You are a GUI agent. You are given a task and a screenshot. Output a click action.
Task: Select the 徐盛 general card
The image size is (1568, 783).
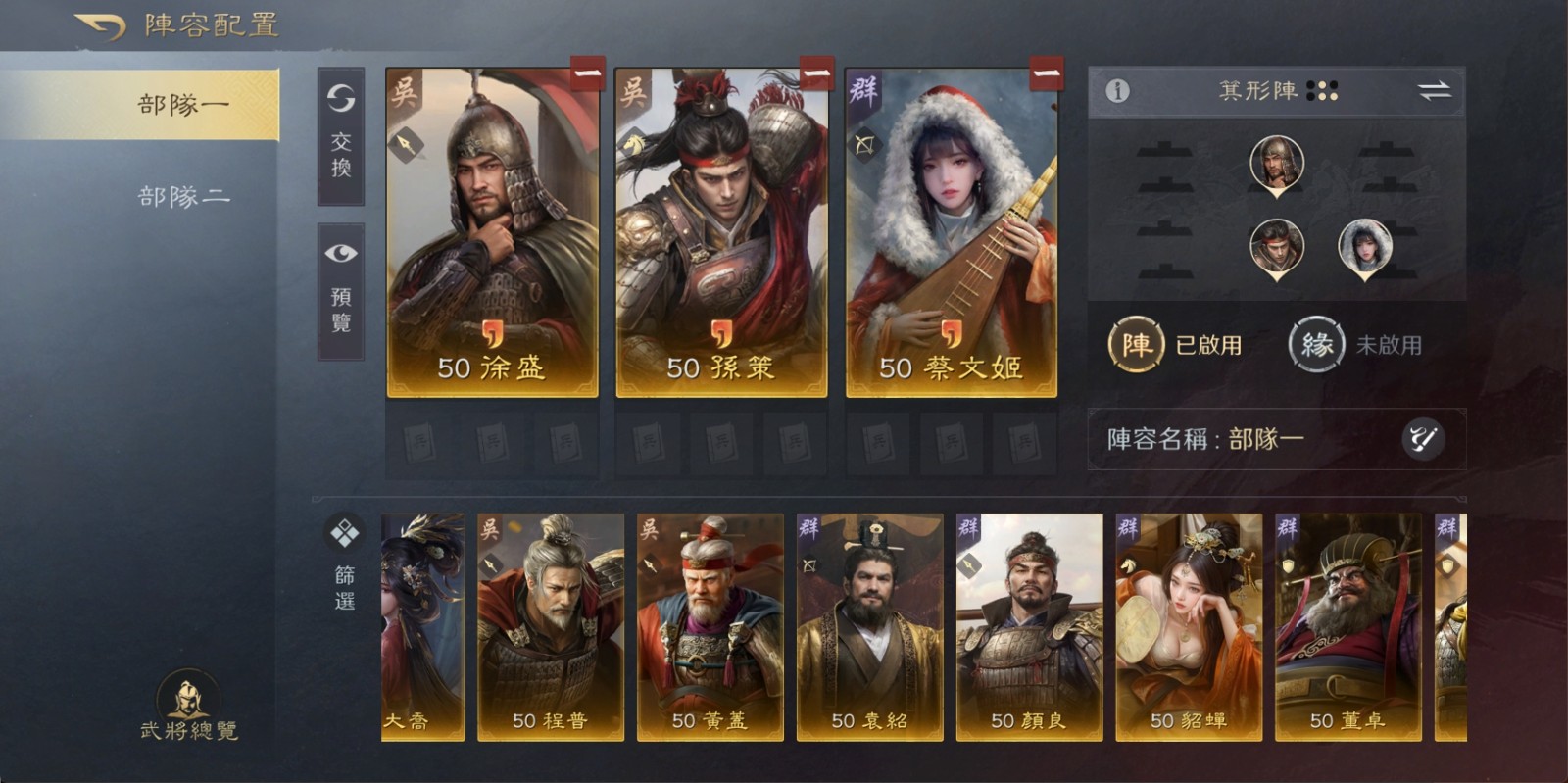(492, 232)
